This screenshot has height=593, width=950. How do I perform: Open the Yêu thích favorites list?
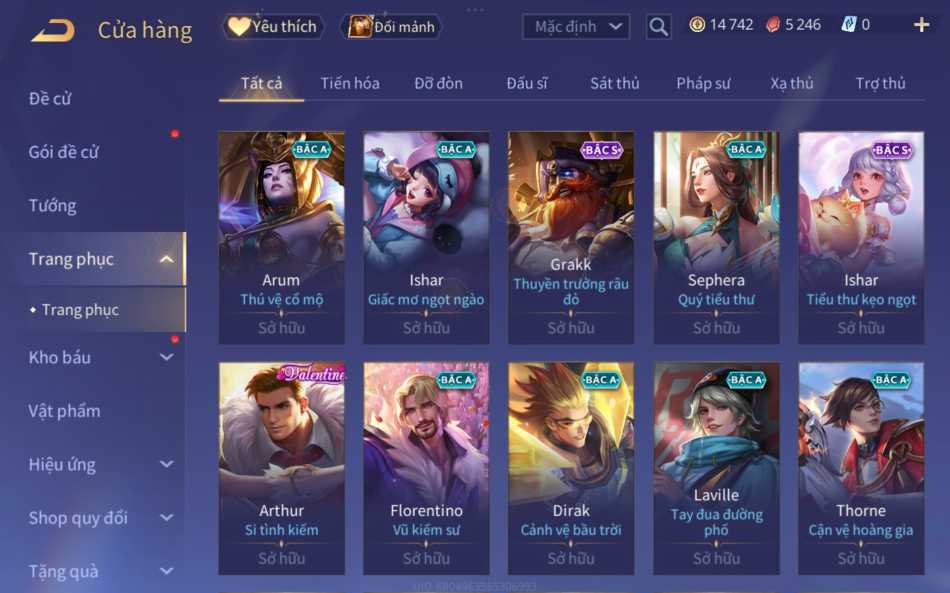coord(273,27)
